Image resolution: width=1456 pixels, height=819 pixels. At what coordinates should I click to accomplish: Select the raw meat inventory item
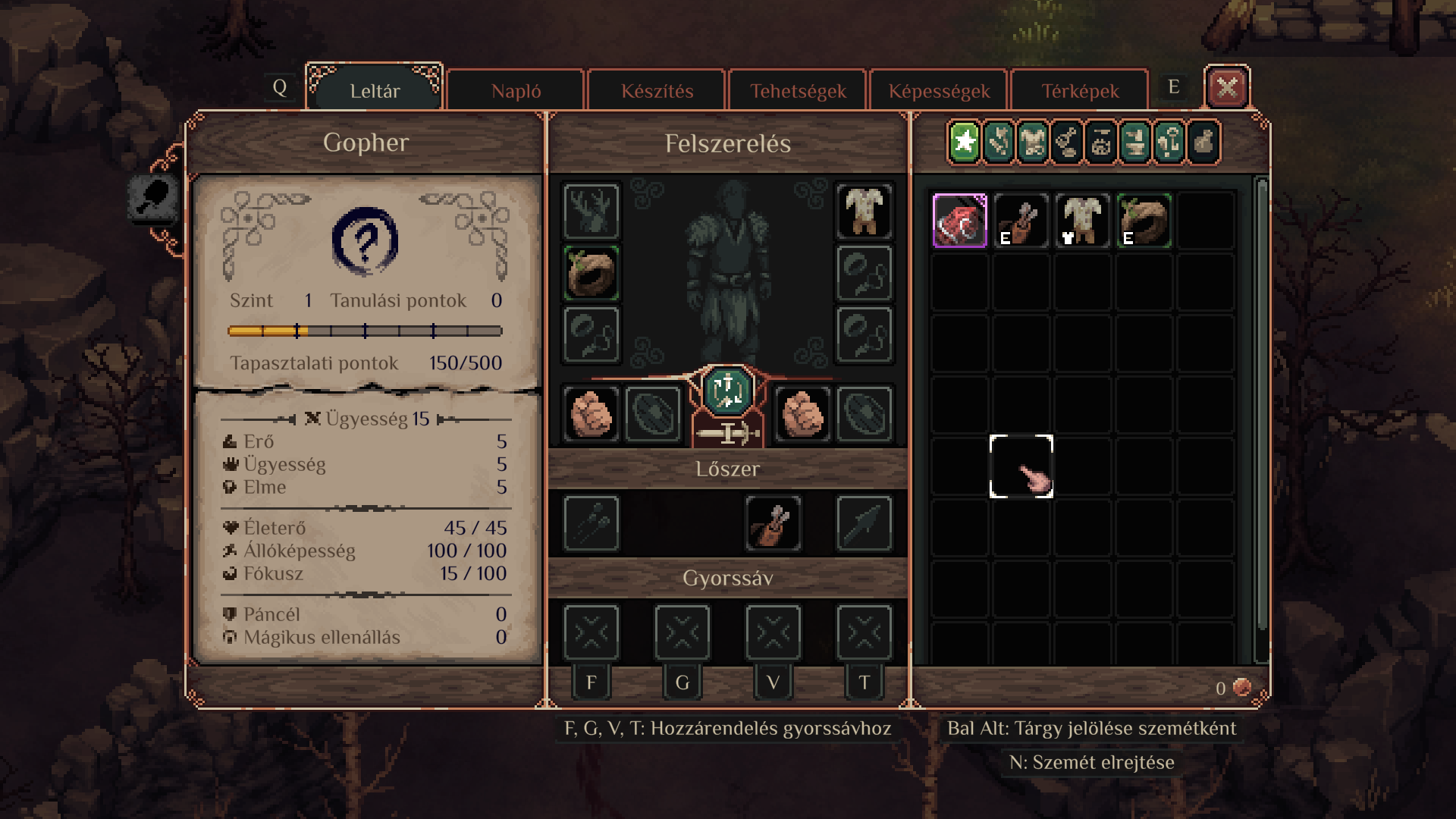959,221
